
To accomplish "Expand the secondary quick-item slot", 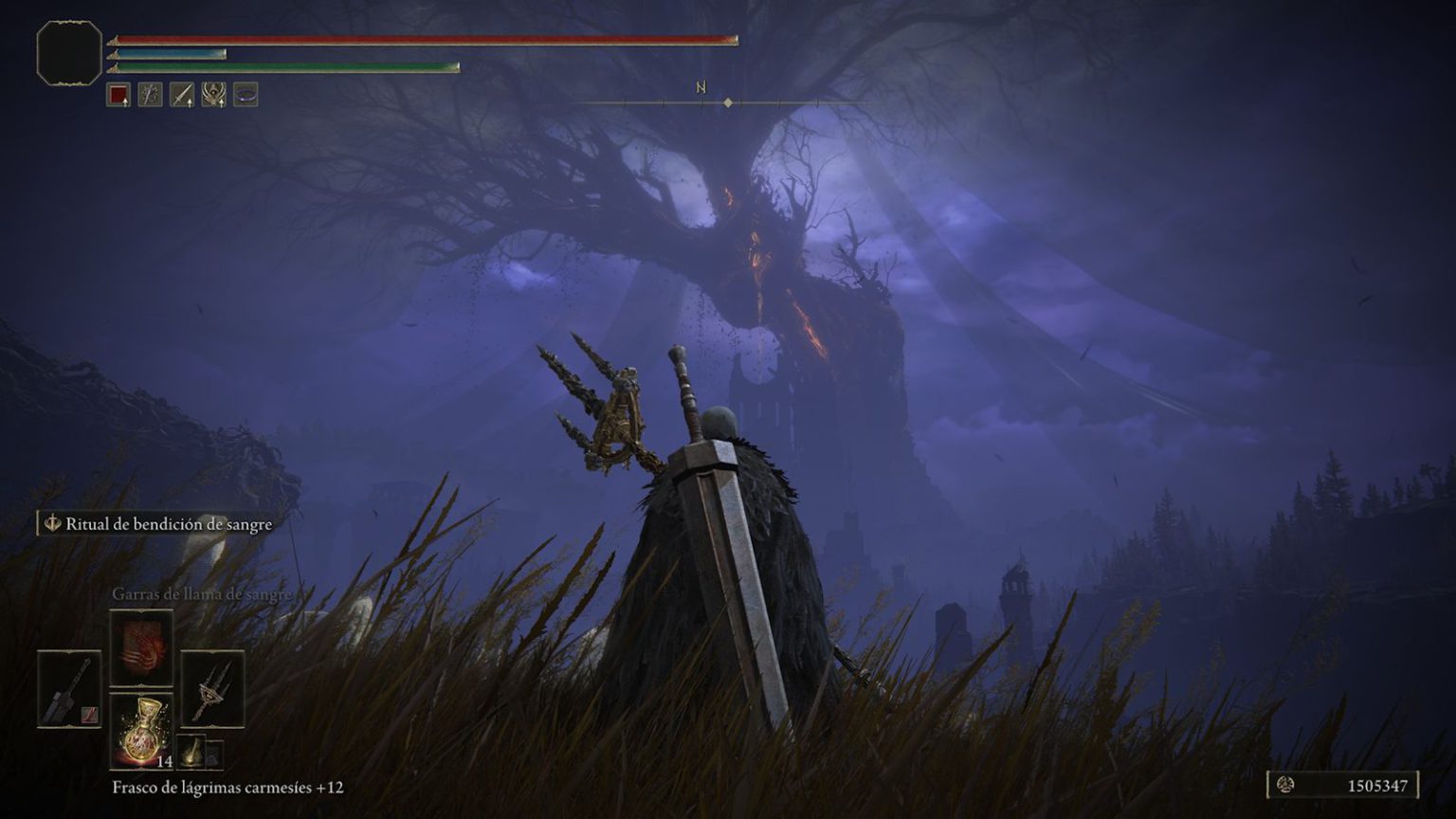I will tap(213, 757).
